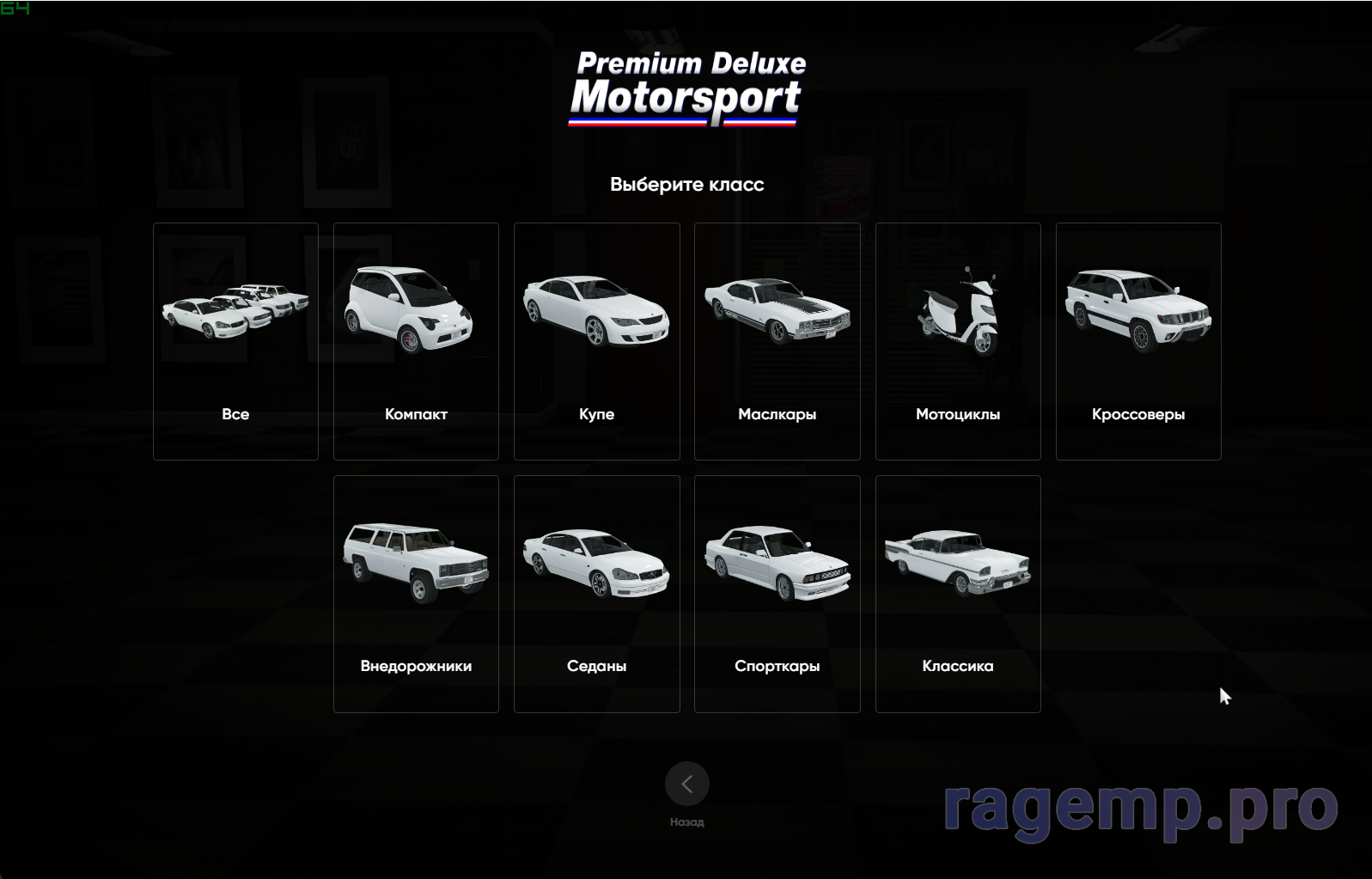Choose the Мотоциклы scooter card
1372x879 pixels.
958,341
